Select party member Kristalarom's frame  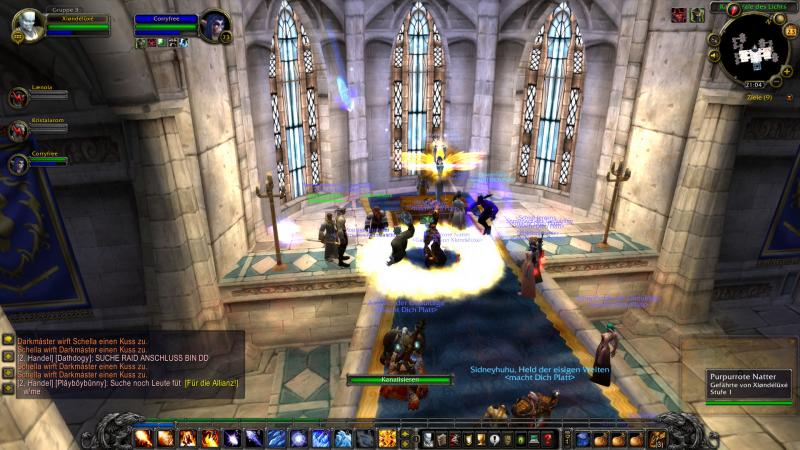pos(19,130)
